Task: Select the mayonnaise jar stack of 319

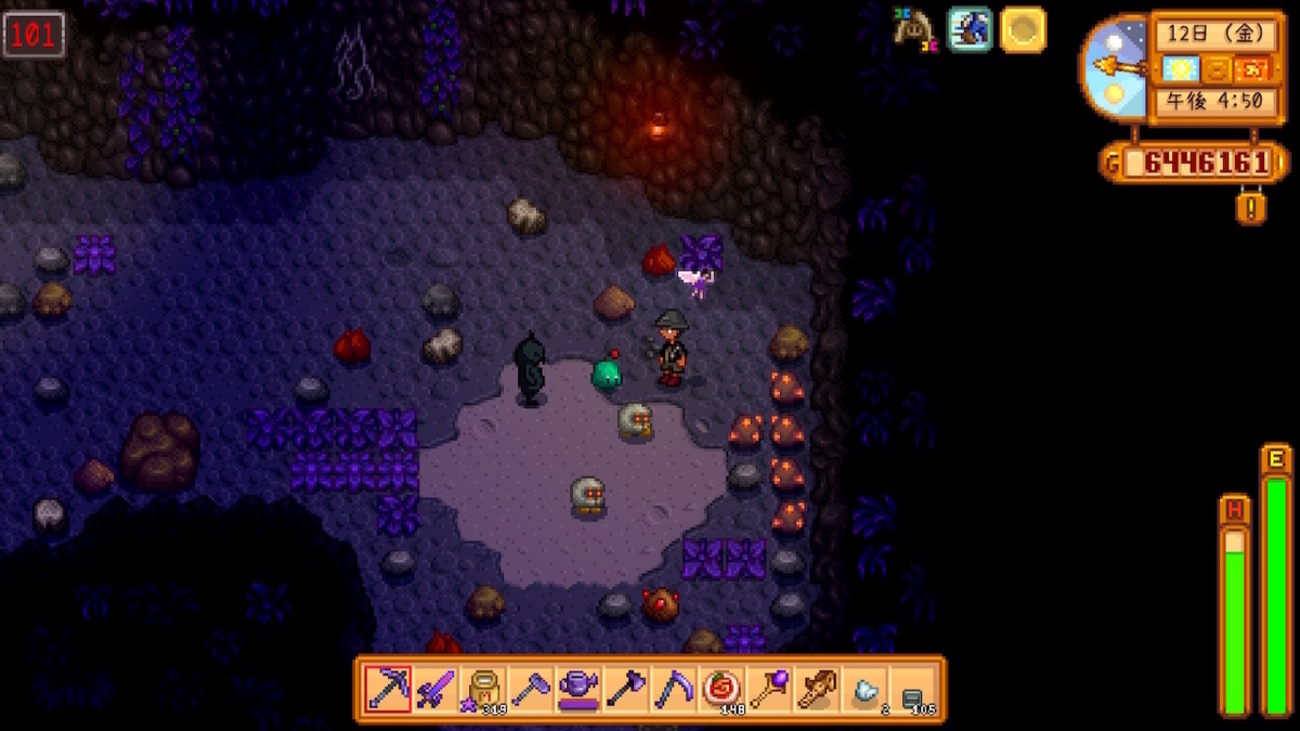Action: point(483,689)
